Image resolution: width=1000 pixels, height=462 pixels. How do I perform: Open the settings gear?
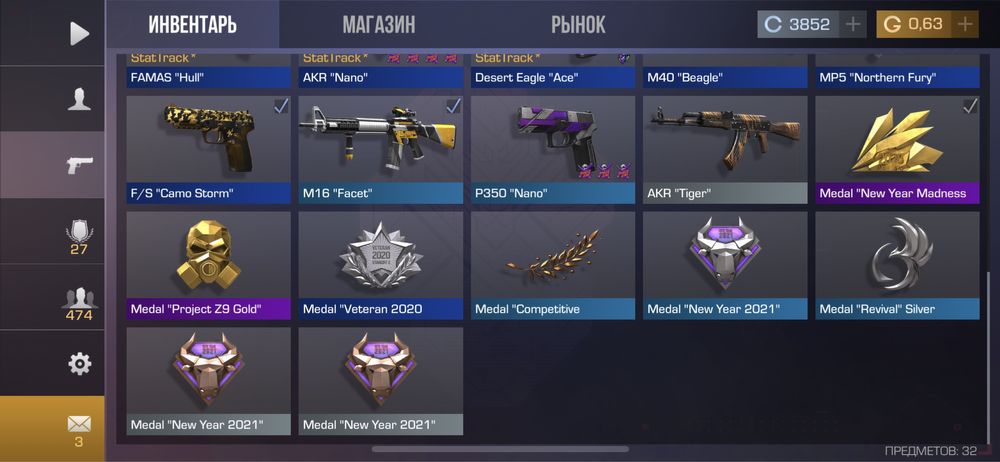[x=79, y=363]
